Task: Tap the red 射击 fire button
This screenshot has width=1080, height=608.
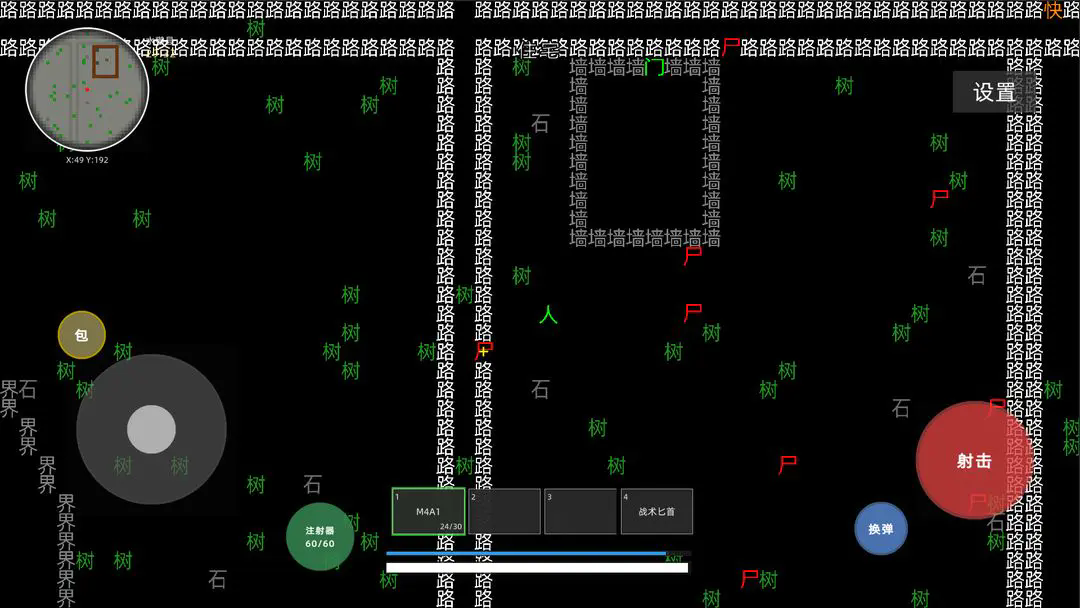Action: coord(974,460)
